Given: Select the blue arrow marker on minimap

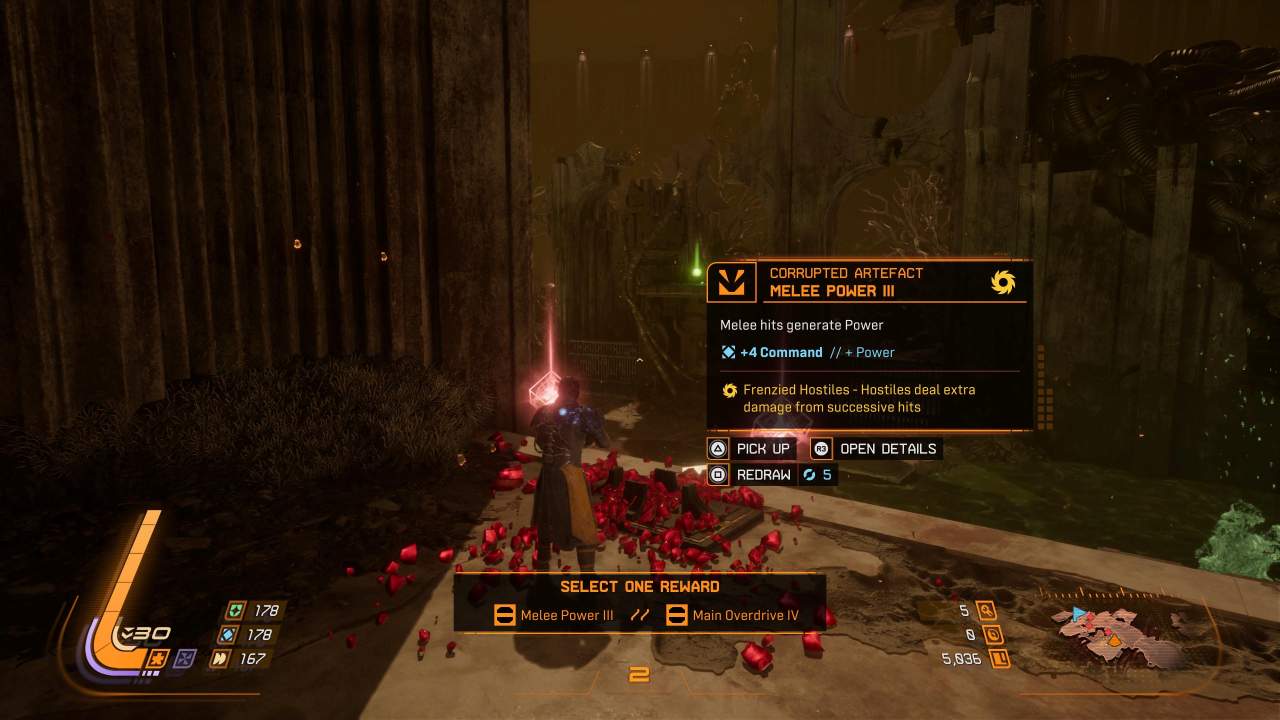Looking at the screenshot, I should click(x=1078, y=613).
